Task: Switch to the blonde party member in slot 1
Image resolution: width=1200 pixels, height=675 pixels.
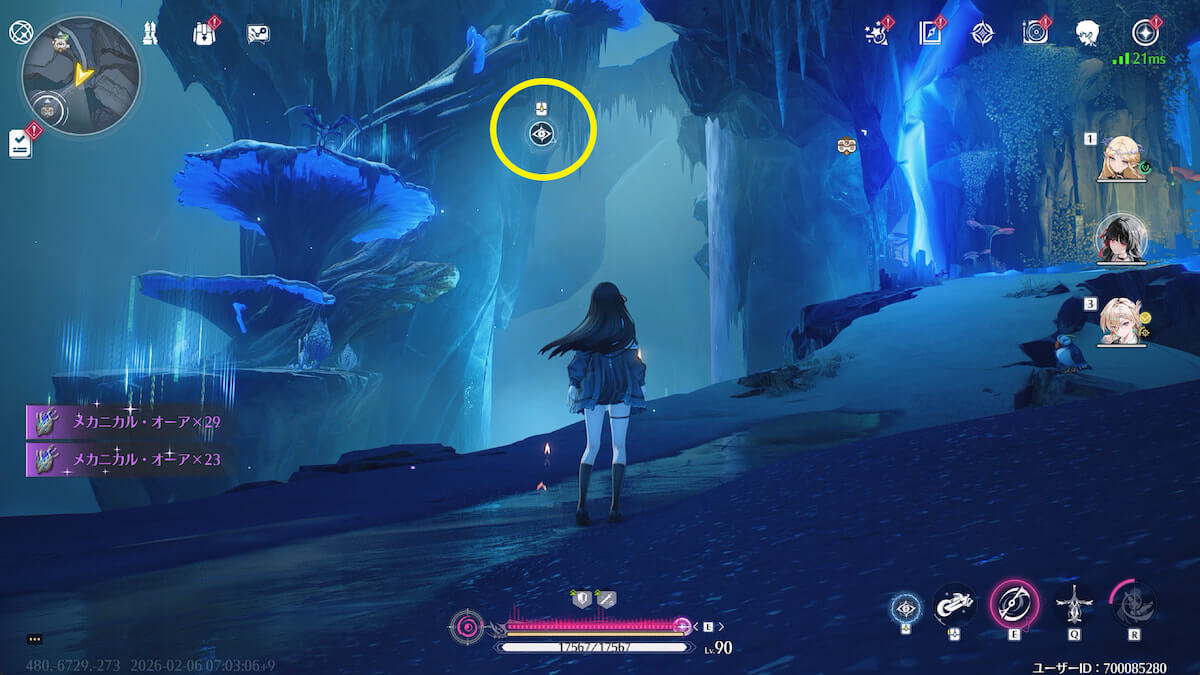Action: (x=1122, y=158)
